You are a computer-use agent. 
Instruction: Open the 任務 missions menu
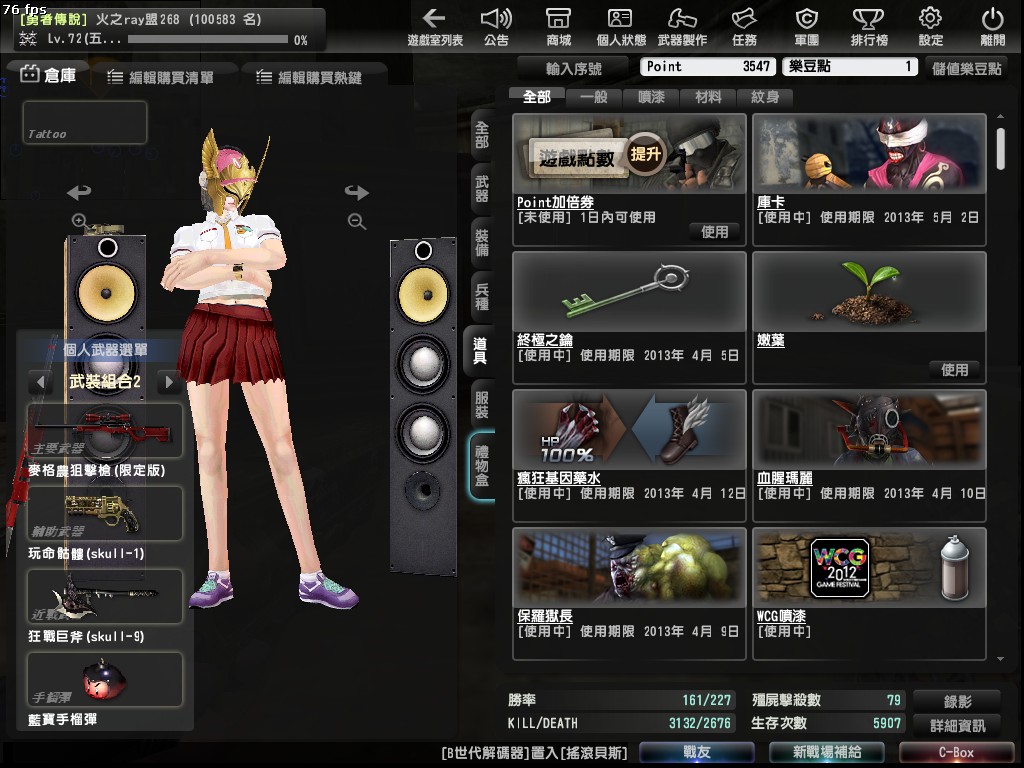coord(744,27)
